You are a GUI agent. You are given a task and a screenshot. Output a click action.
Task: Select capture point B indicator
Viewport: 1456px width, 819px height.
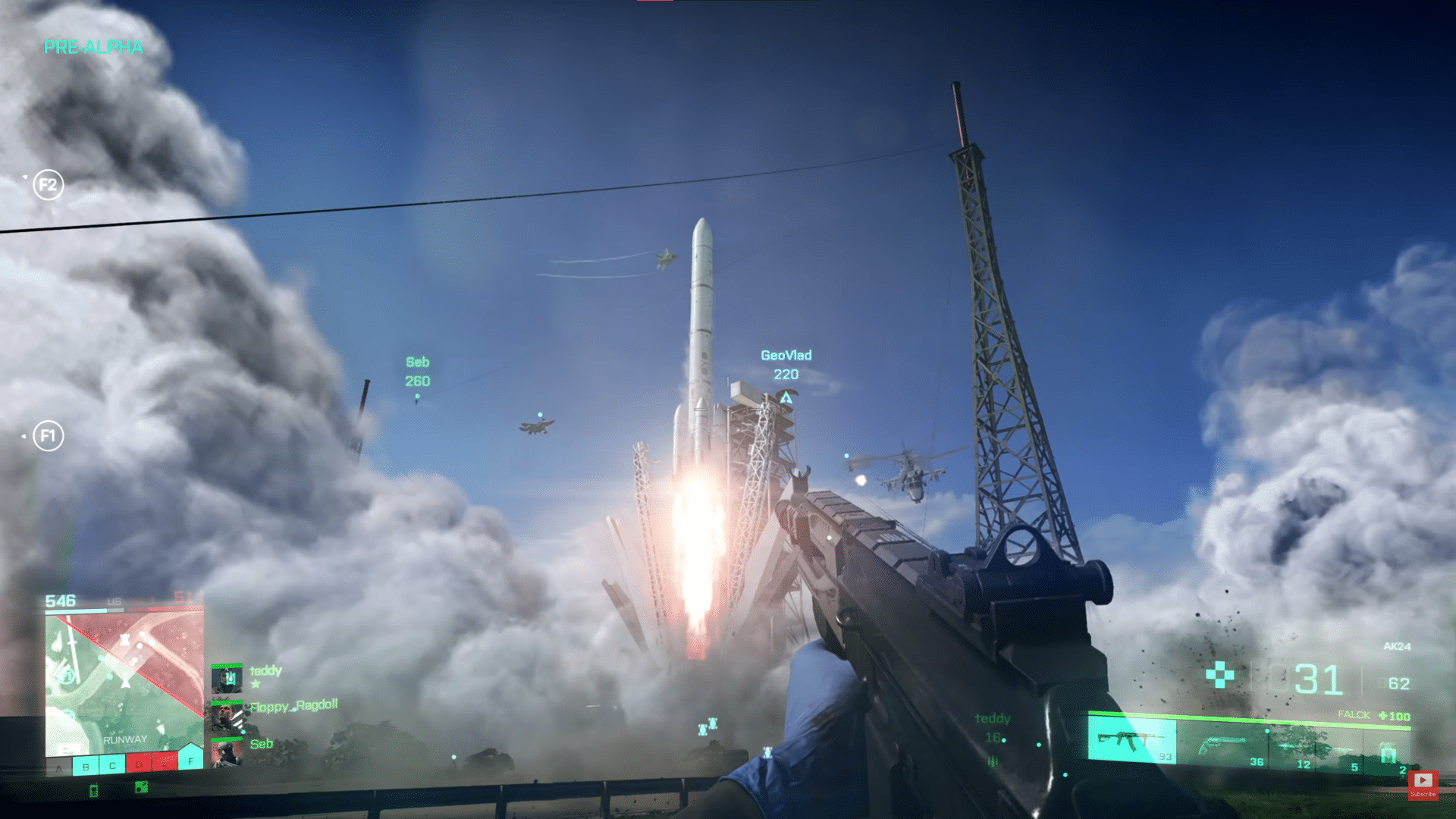point(86,766)
